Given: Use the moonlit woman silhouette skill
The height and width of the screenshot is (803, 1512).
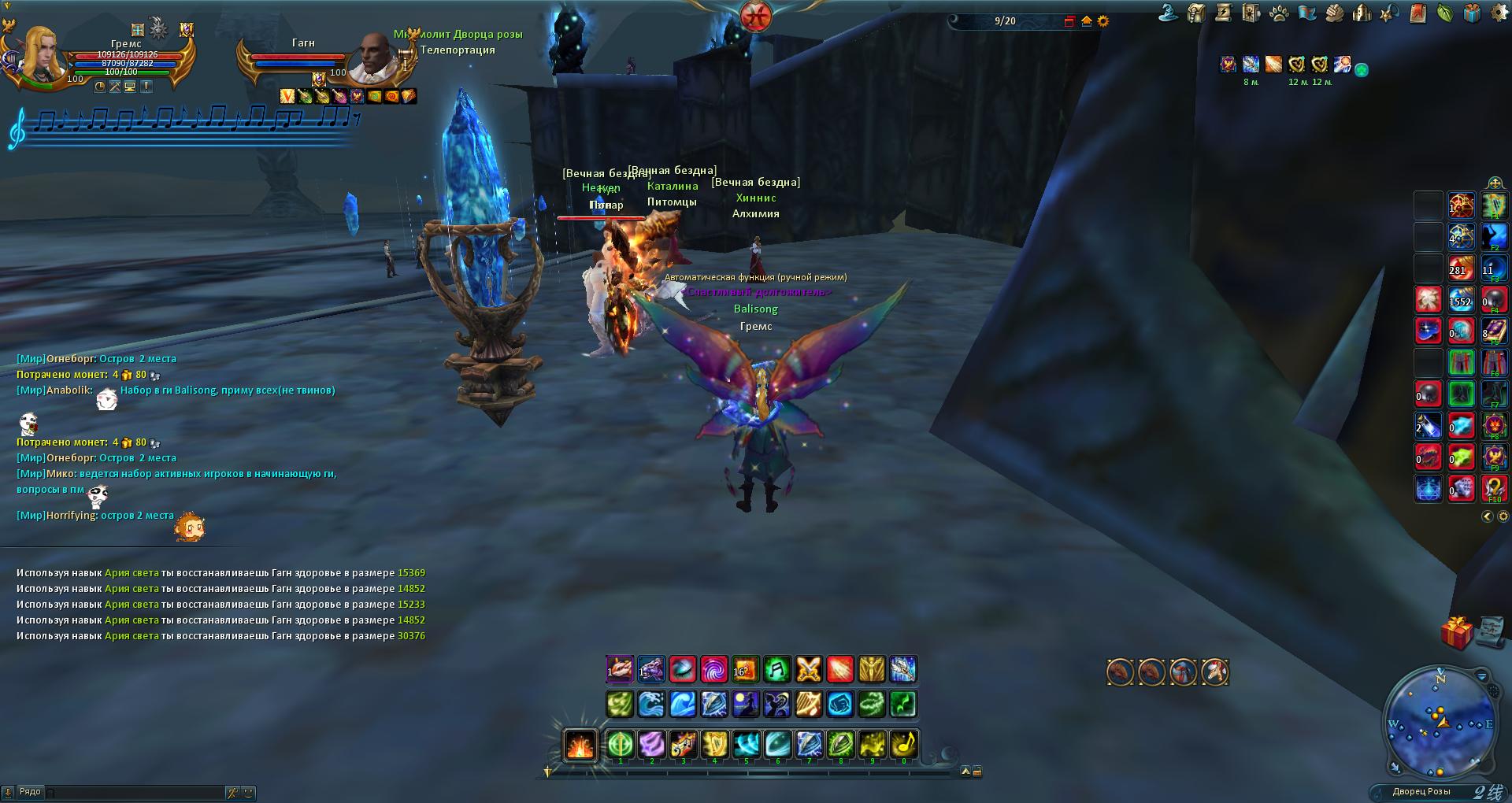Looking at the screenshot, I should 746,704.
